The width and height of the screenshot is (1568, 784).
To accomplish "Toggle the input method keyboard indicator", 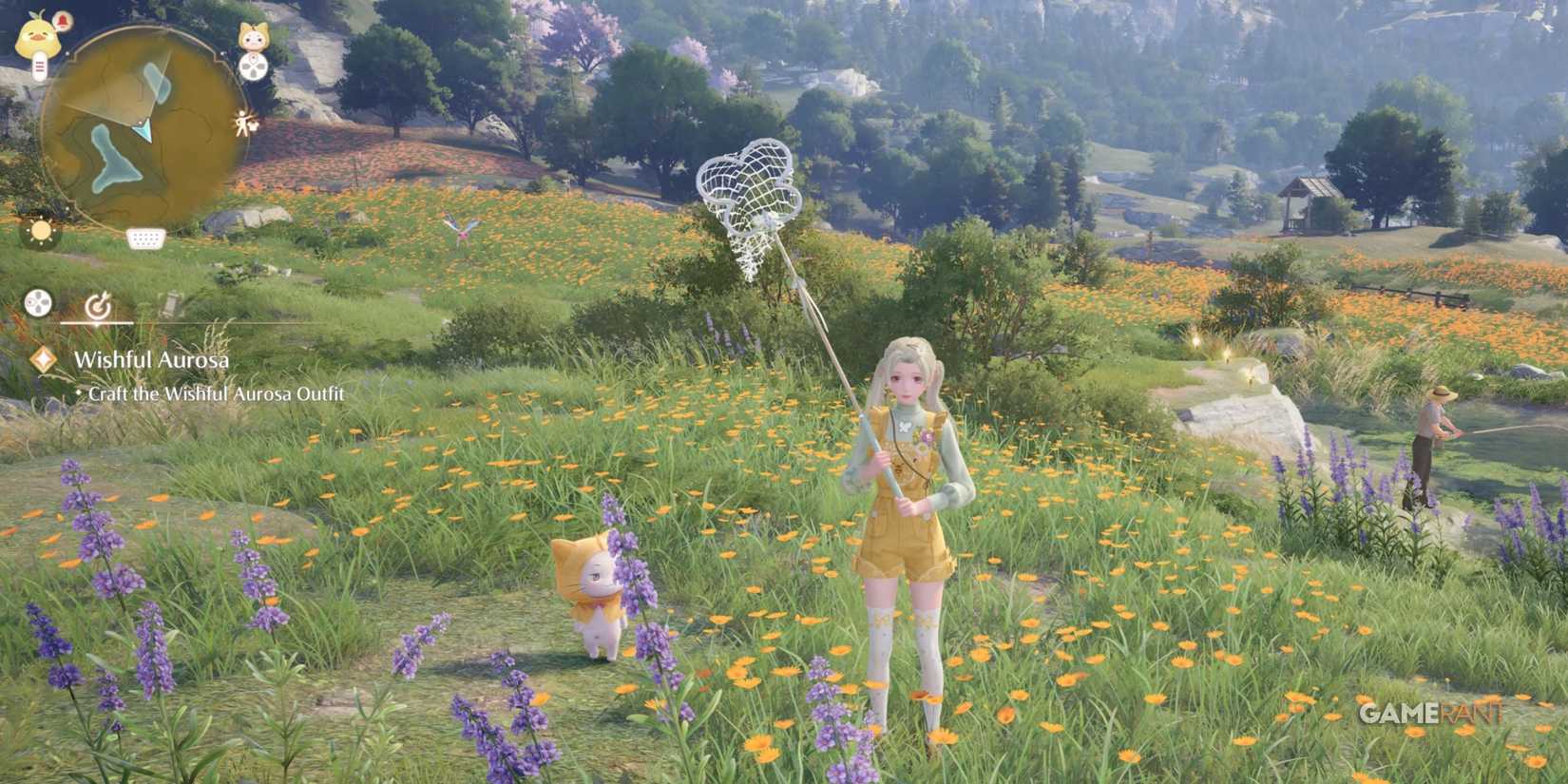I will pyautogui.click(x=144, y=239).
